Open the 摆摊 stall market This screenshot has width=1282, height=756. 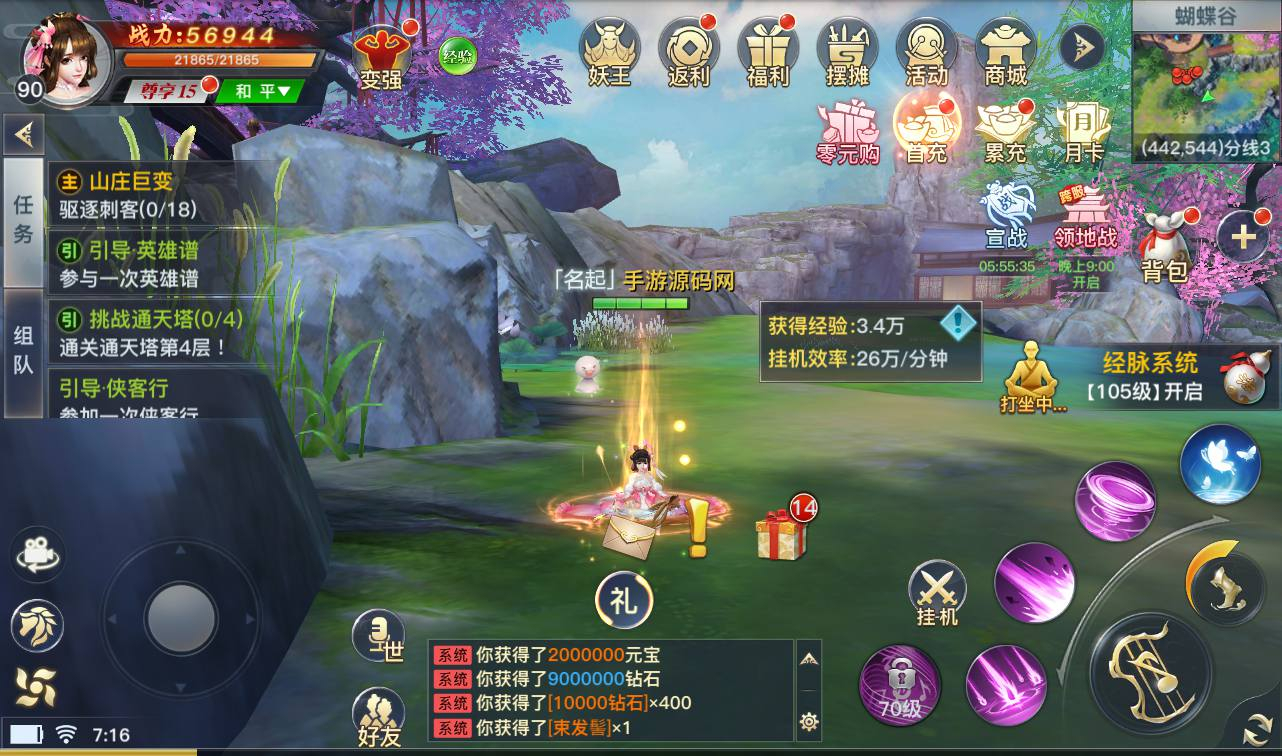coord(847,50)
